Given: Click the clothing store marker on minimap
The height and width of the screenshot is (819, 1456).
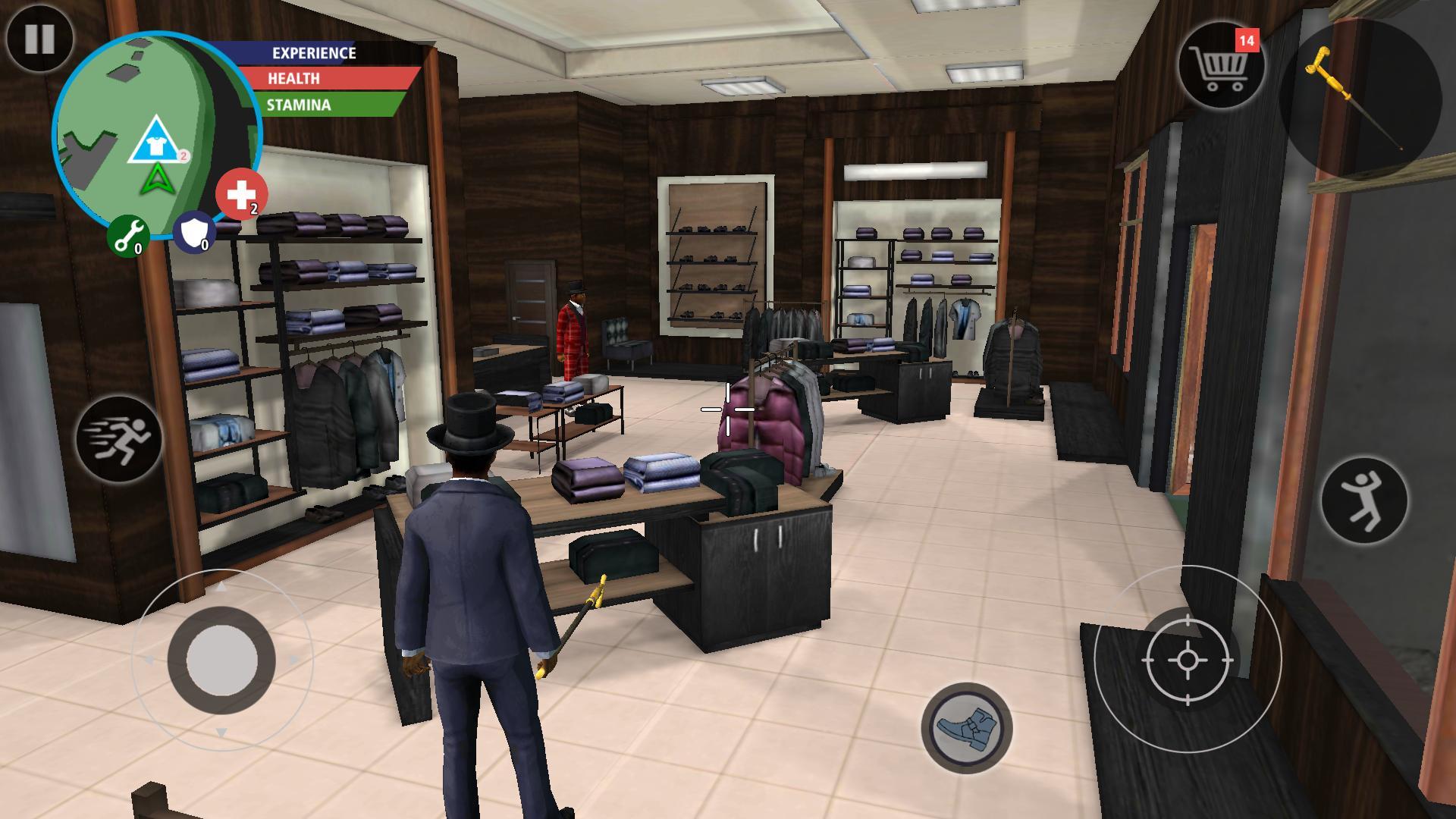Looking at the screenshot, I should tap(157, 143).
